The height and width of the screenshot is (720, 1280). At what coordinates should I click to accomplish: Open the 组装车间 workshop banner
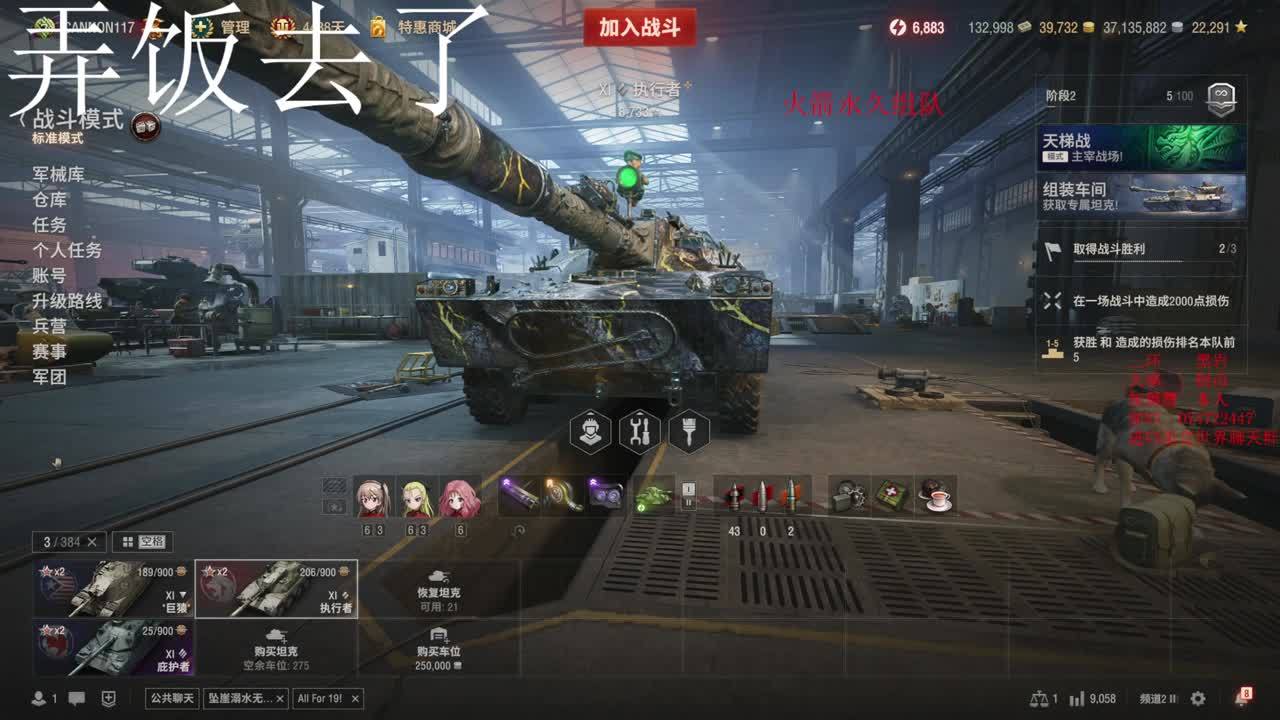coord(1141,196)
